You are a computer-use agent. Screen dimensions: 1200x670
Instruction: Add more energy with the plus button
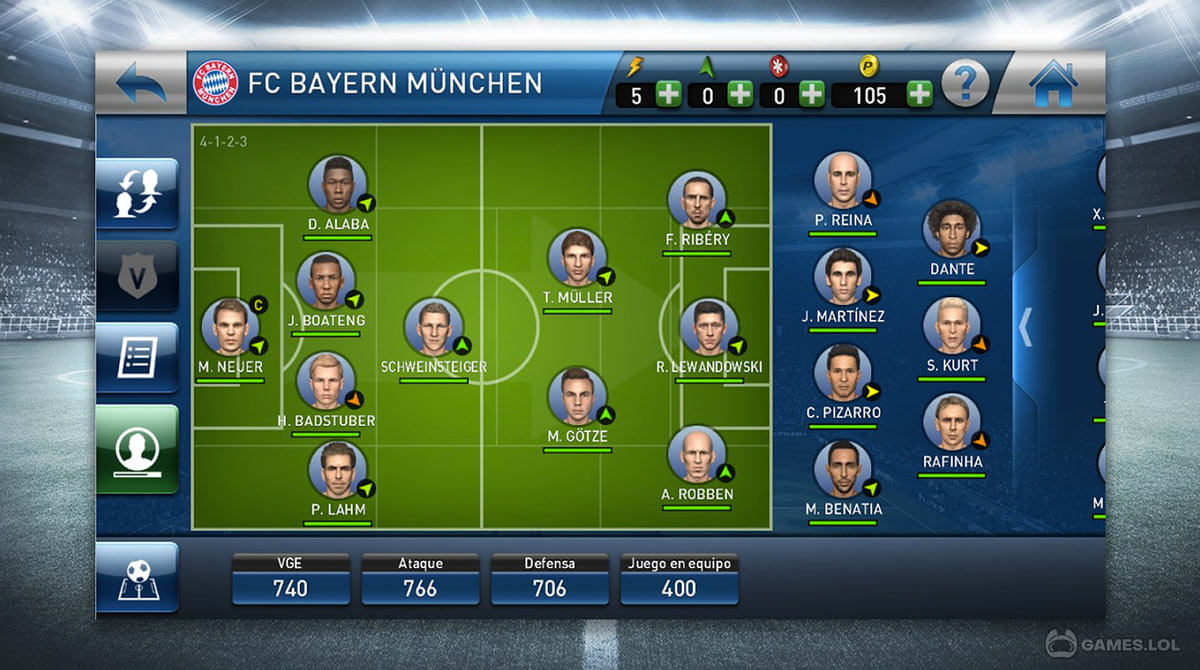point(668,96)
